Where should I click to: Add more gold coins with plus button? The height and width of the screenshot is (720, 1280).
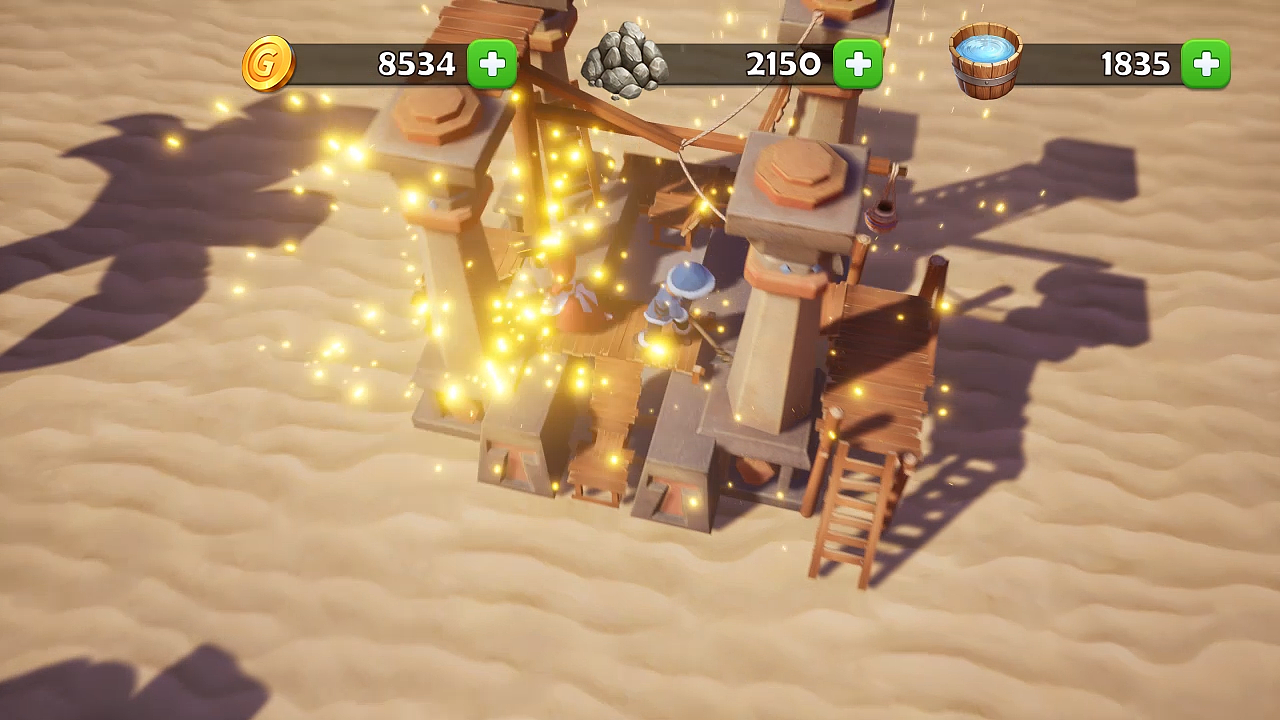492,64
